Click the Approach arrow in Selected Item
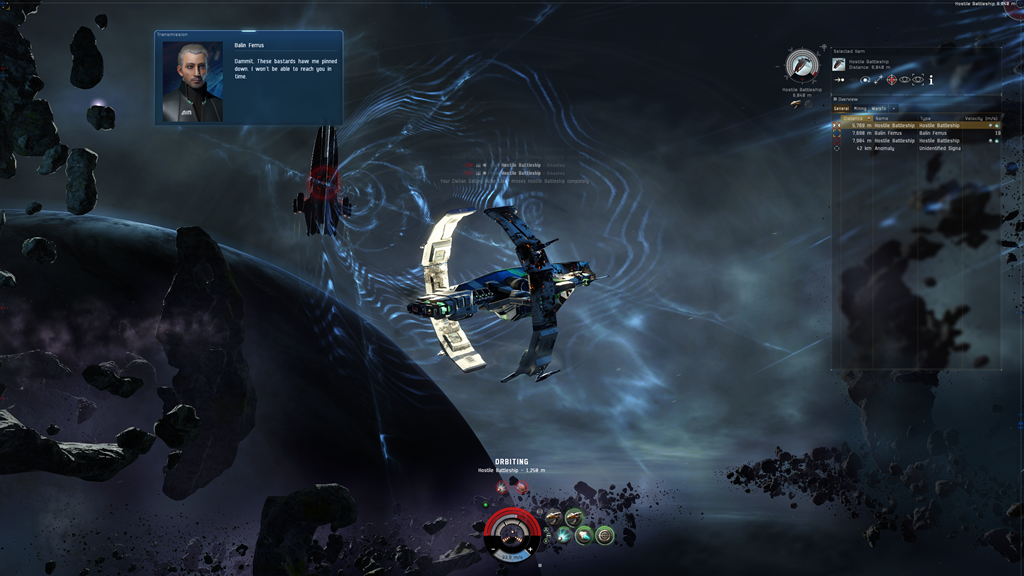 coord(839,80)
